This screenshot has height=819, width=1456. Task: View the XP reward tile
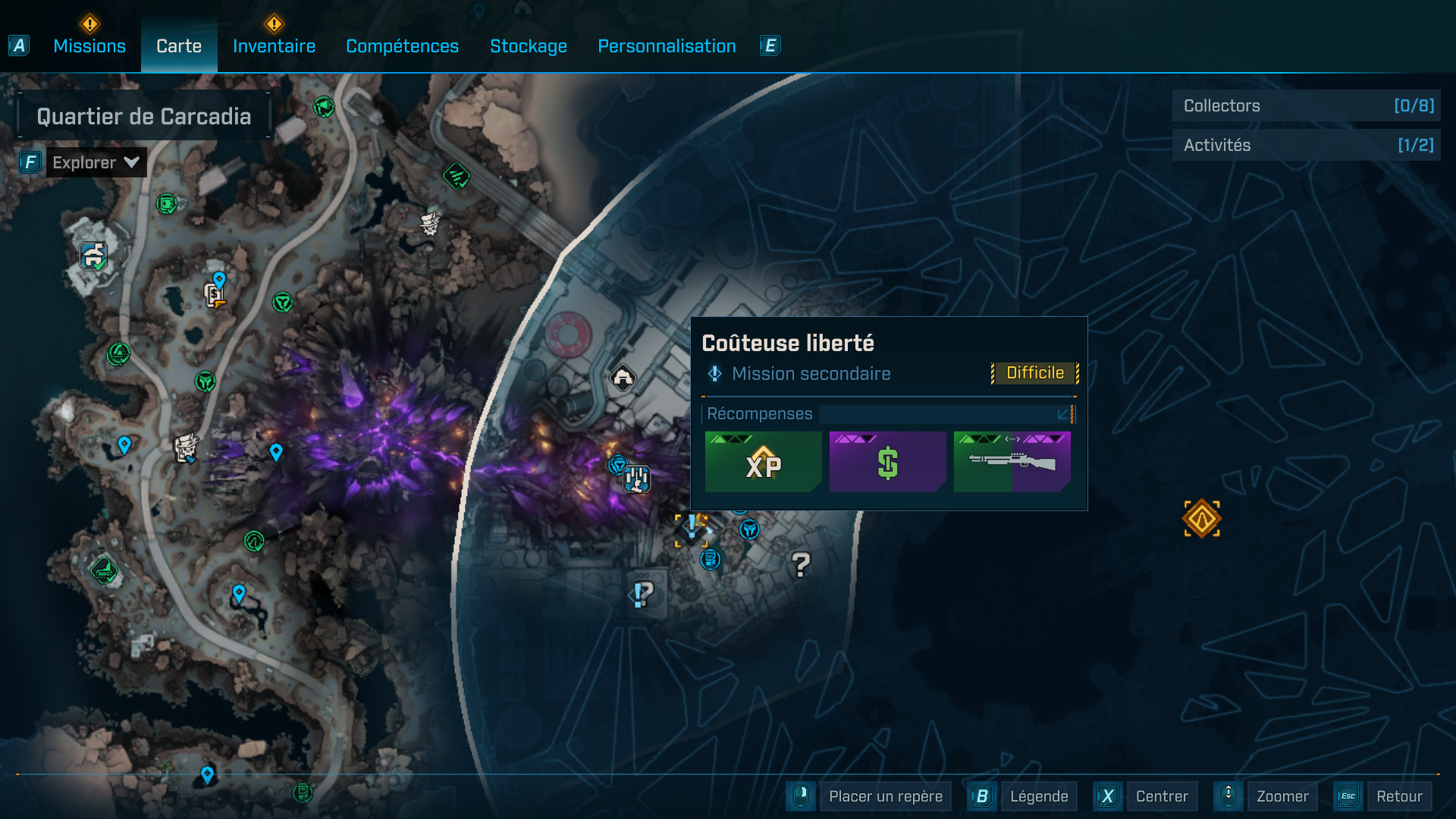click(x=763, y=462)
